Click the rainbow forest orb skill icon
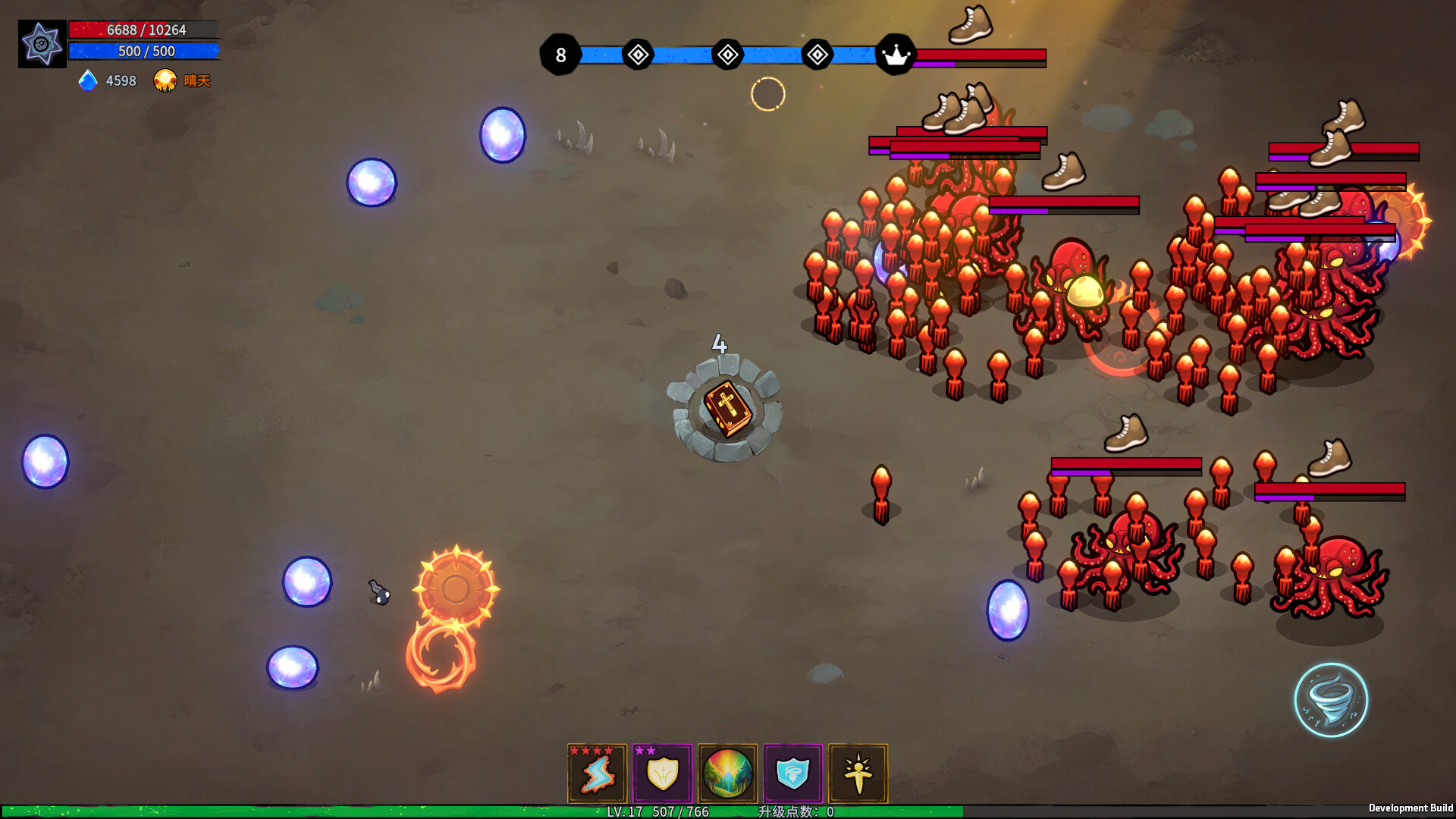The image size is (1456, 819). pos(728,773)
